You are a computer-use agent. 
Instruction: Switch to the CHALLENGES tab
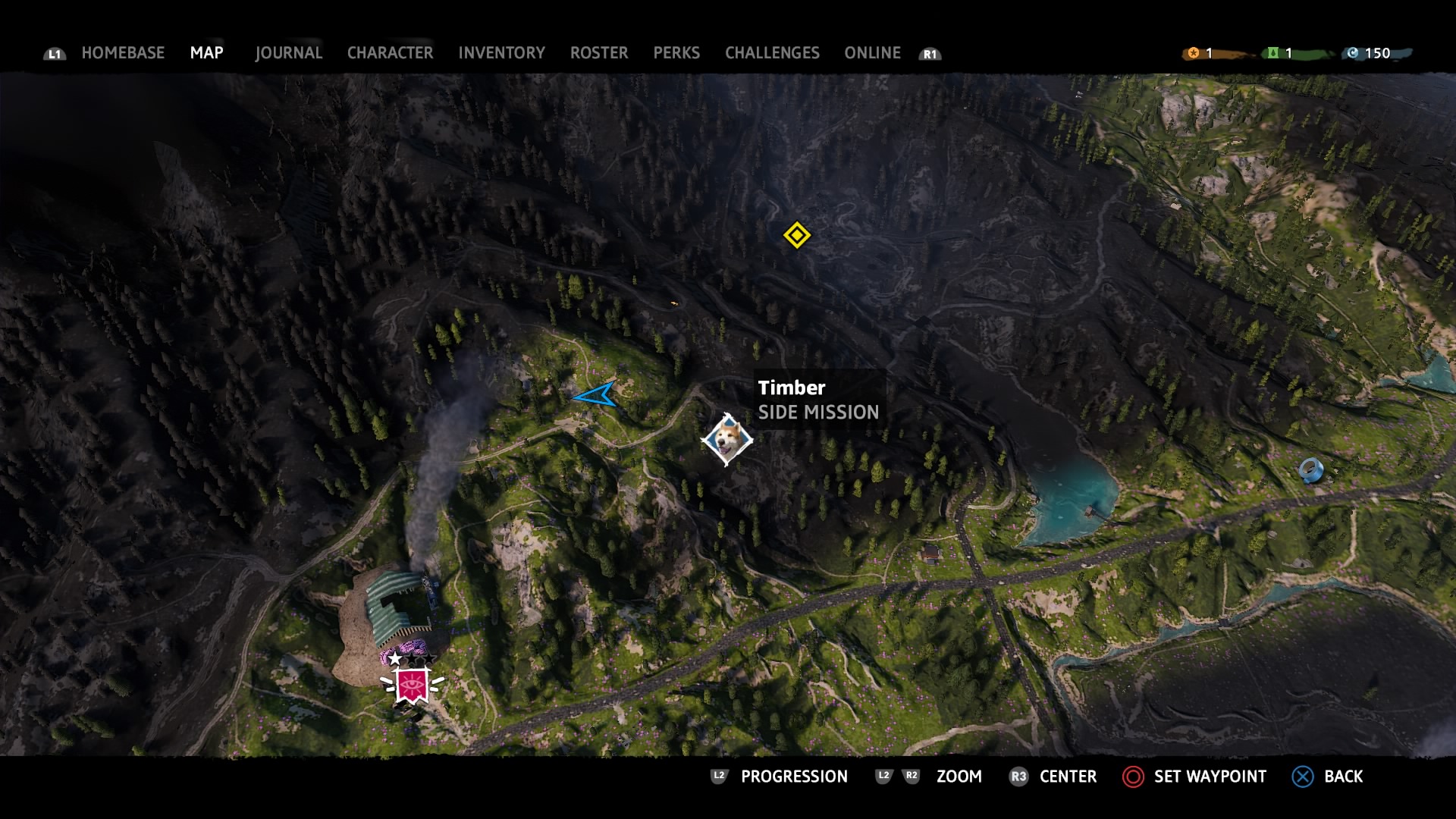point(772,53)
